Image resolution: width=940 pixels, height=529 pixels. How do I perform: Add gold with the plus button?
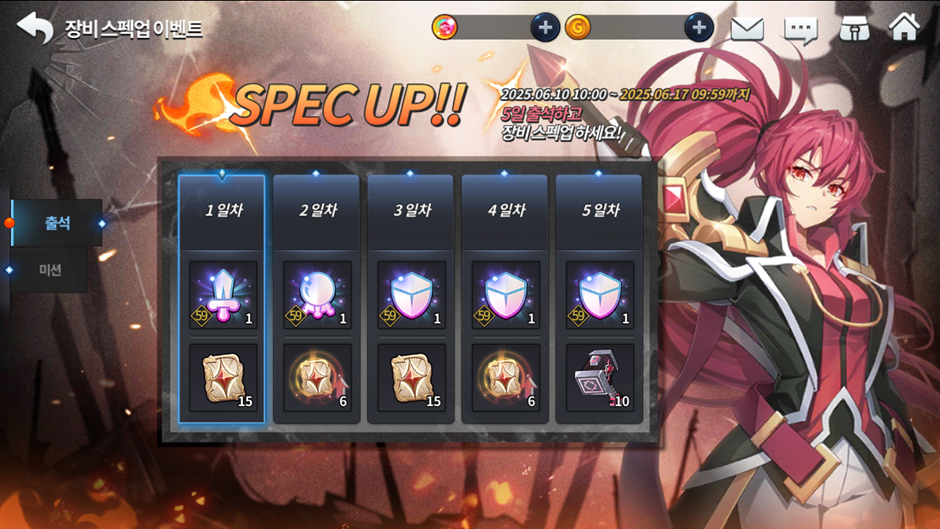point(699,28)
